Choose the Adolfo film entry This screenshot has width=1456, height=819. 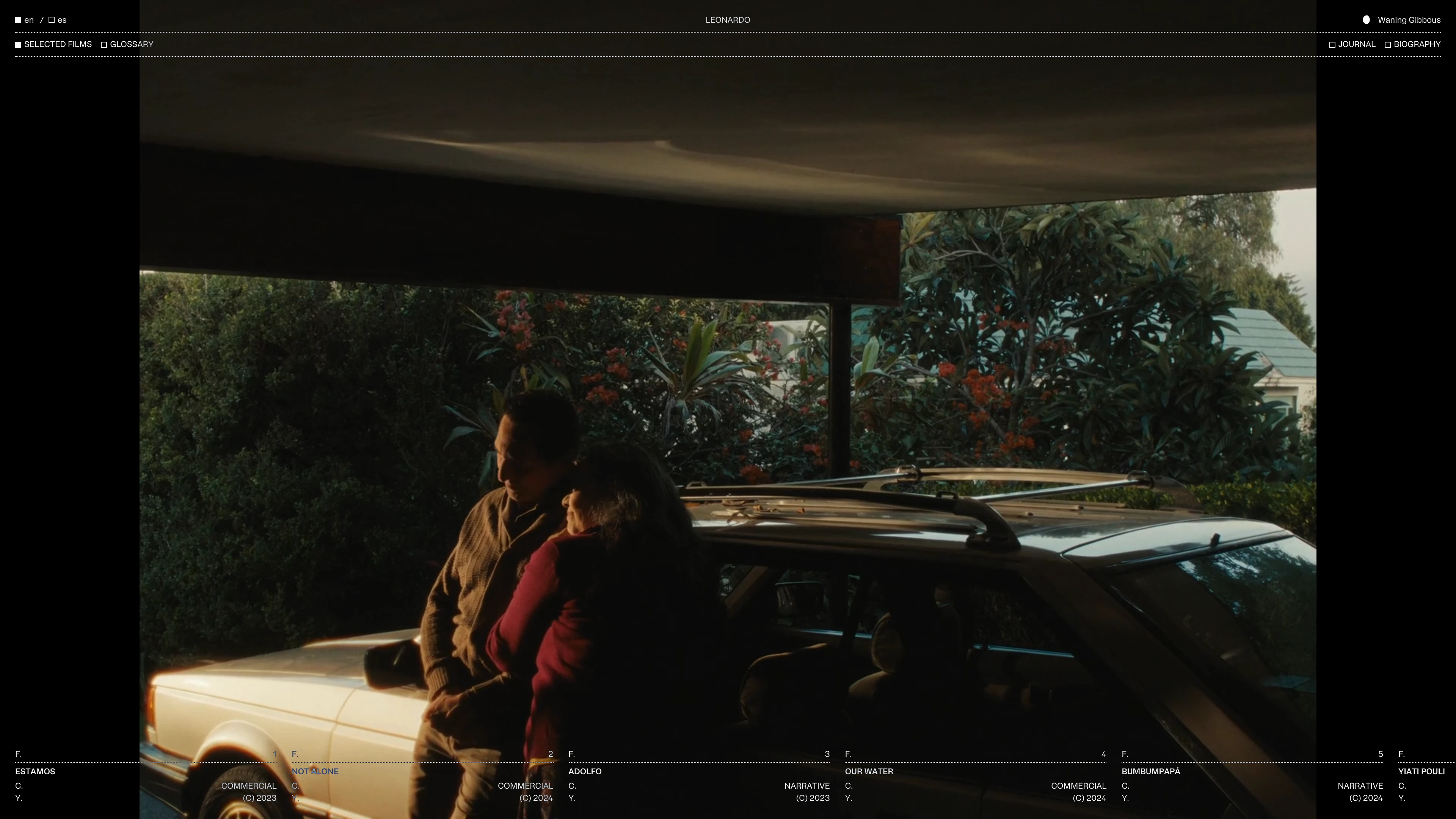click(585, 772)
